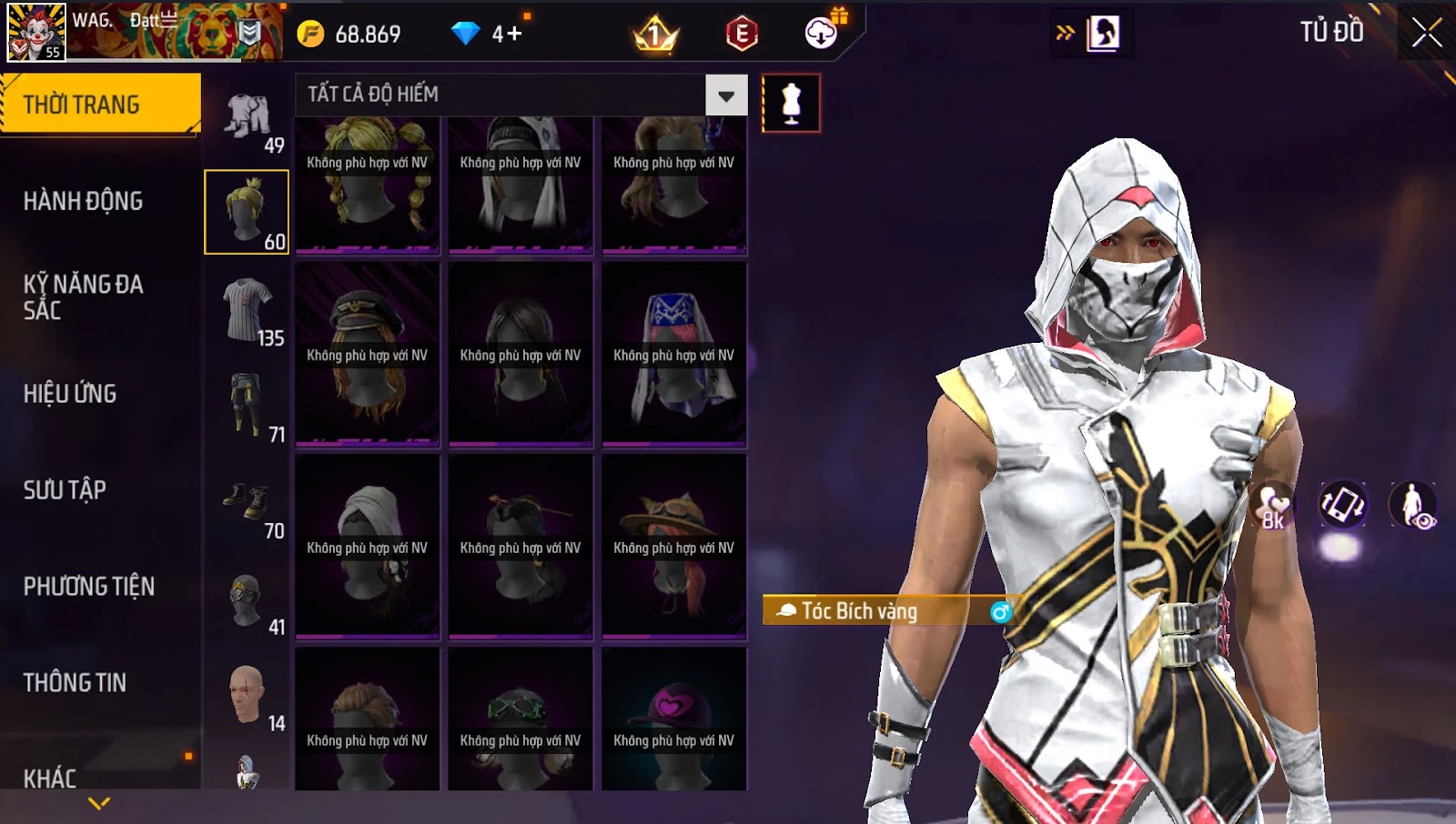Screen dimensions: 1456x824
Task: Choose the face mask category
Action: coord(248,600)
